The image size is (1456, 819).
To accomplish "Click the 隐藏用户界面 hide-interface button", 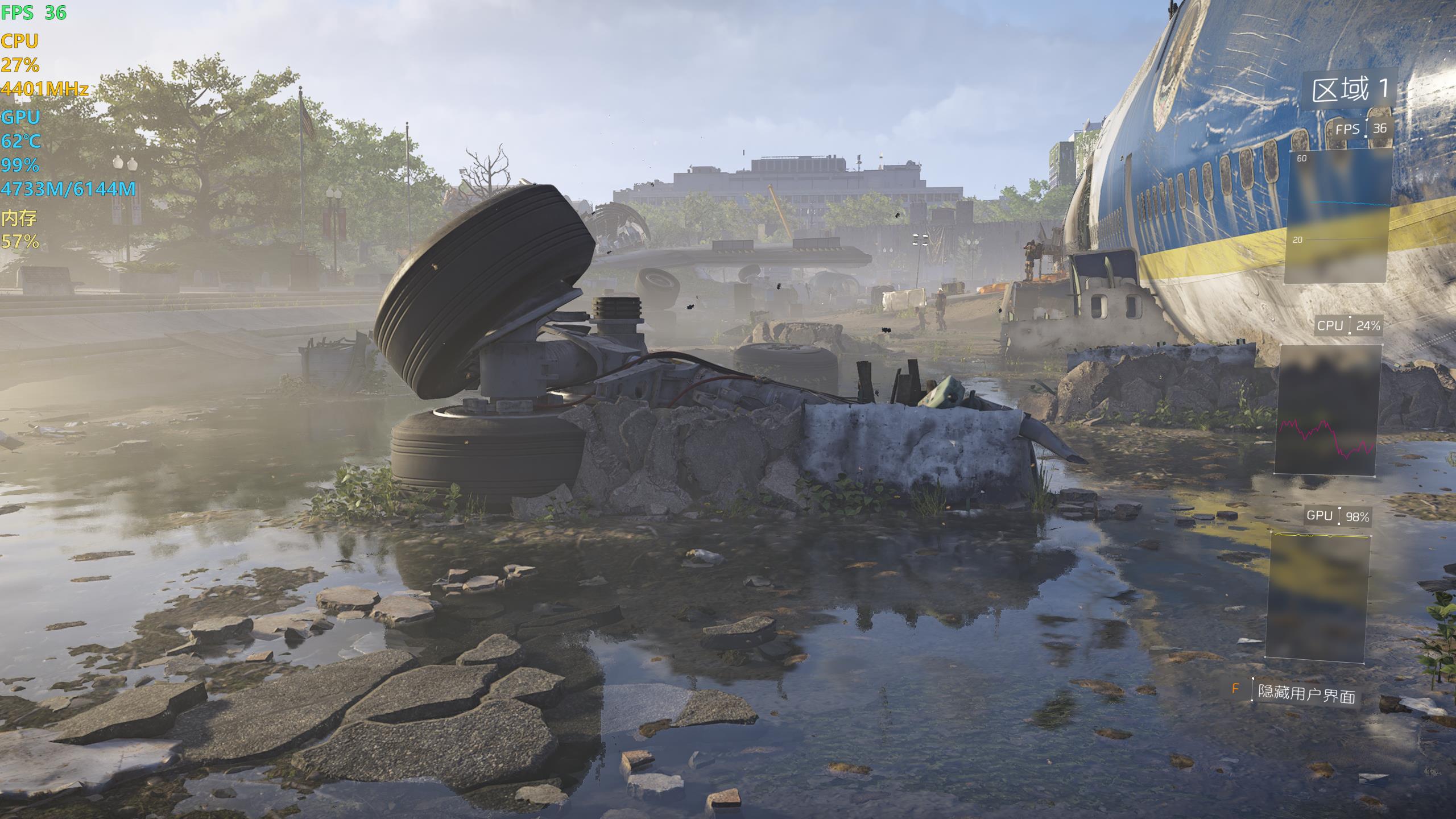I will (1306, 693).
